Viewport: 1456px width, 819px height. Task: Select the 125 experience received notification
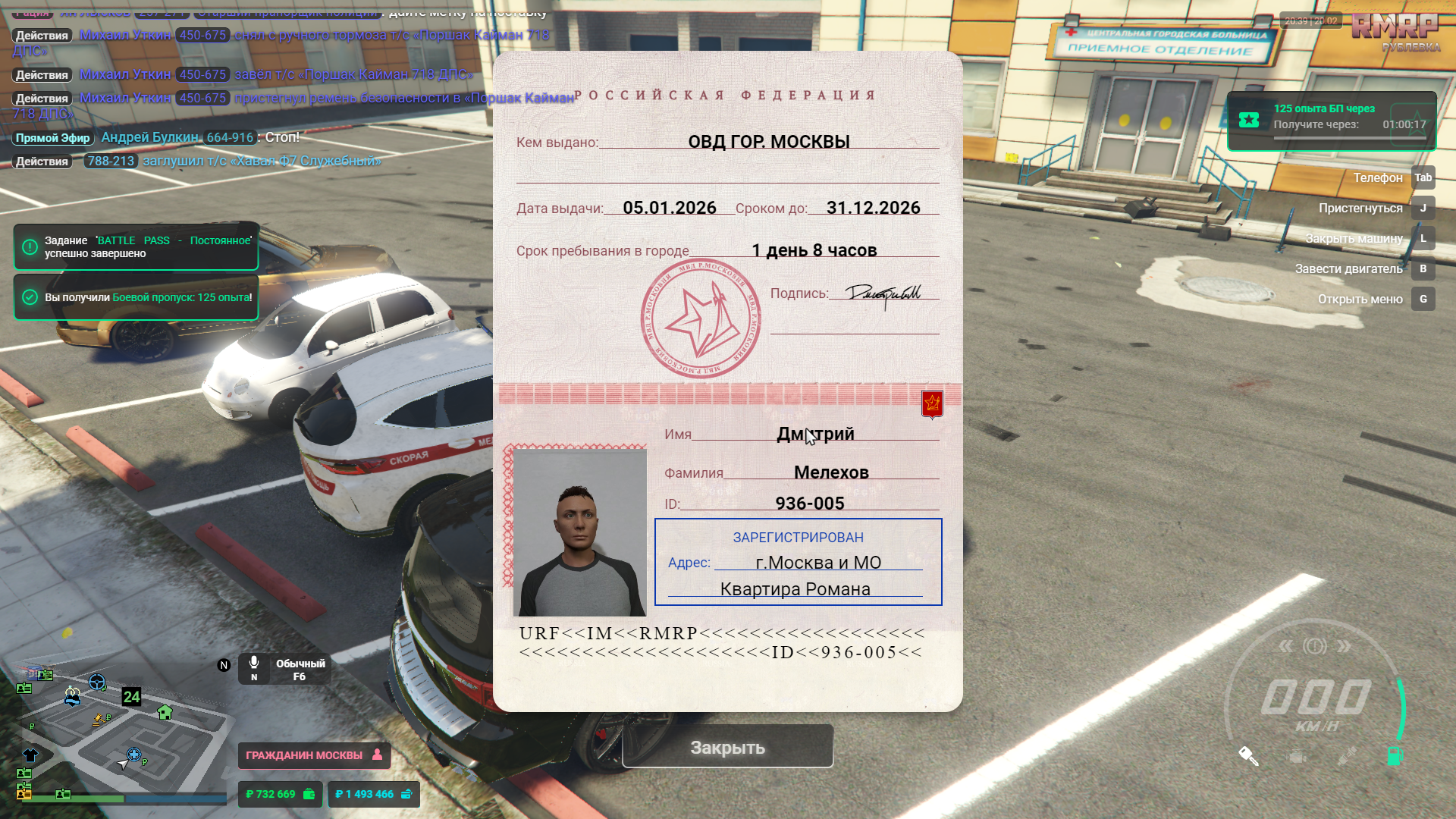point(136,297)
